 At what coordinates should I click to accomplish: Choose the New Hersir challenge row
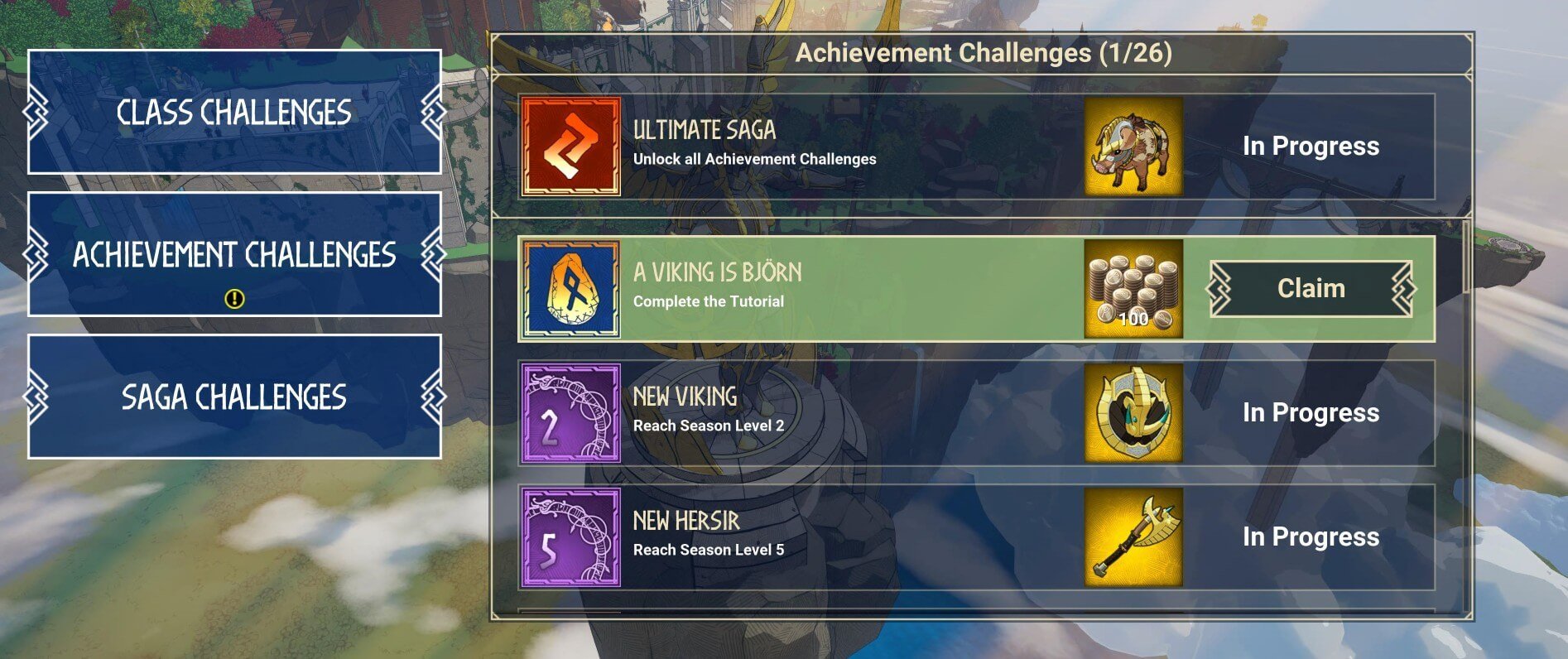[828, 536]
